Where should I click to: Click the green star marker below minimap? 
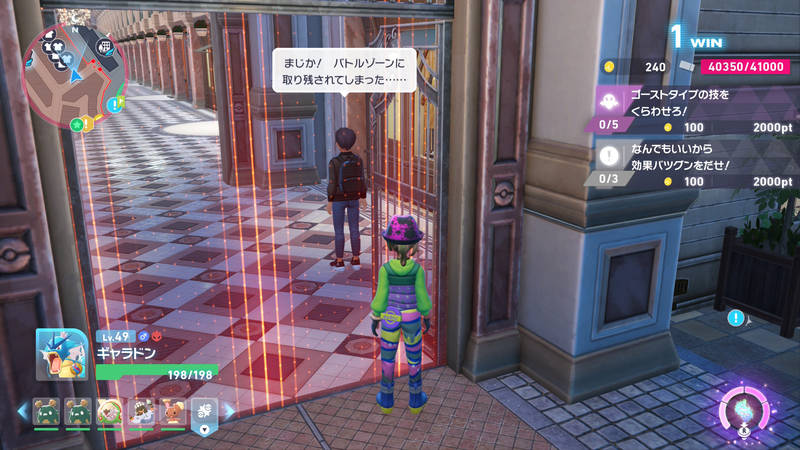[x=76, y=124]
